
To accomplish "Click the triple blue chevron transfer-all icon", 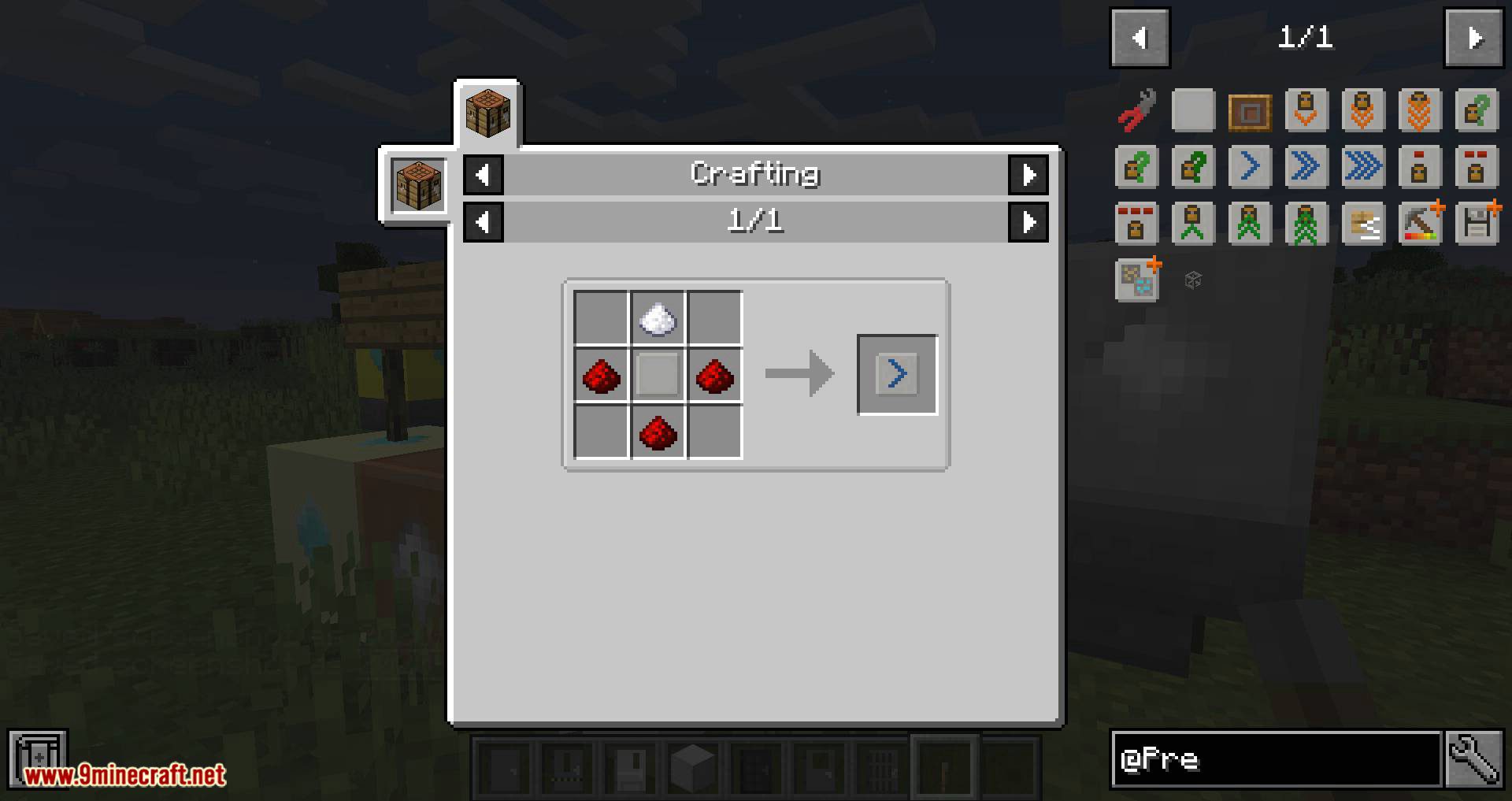I will (x=1363, y=166).
